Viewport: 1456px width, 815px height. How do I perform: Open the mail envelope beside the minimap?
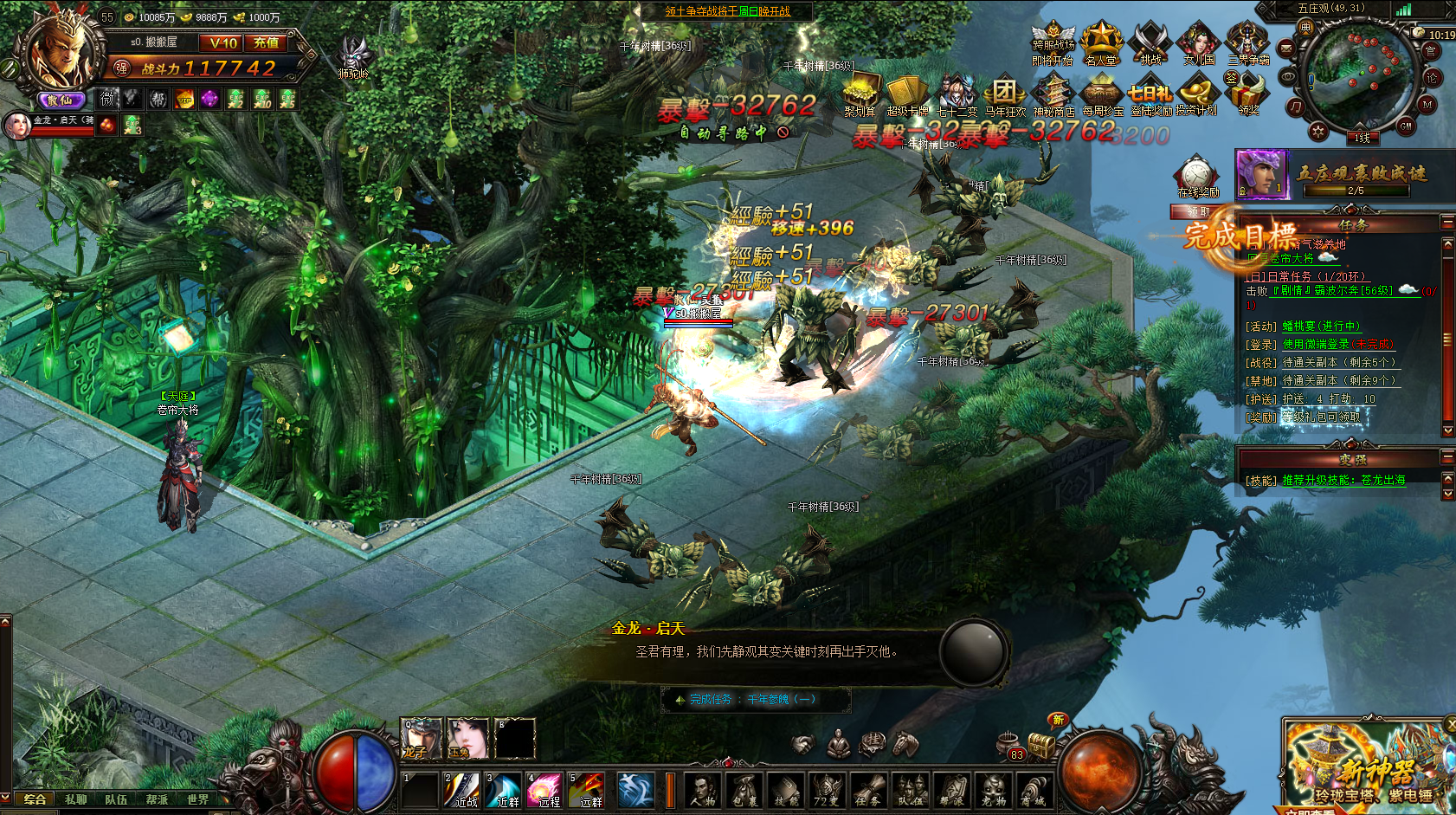point(1286,49)
